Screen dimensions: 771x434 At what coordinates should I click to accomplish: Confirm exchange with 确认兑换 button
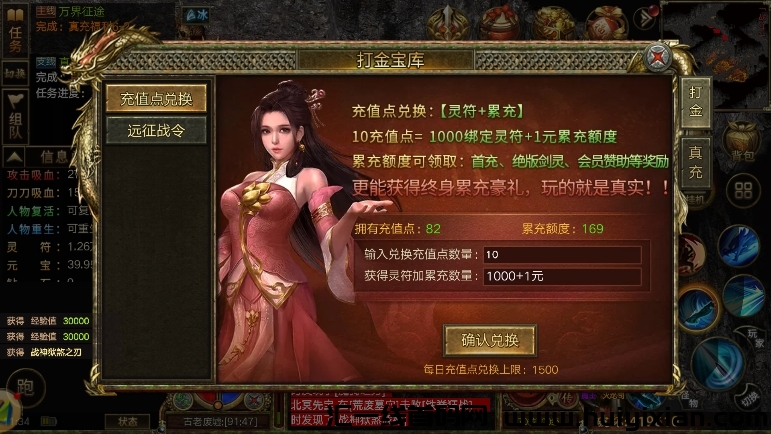489,339
